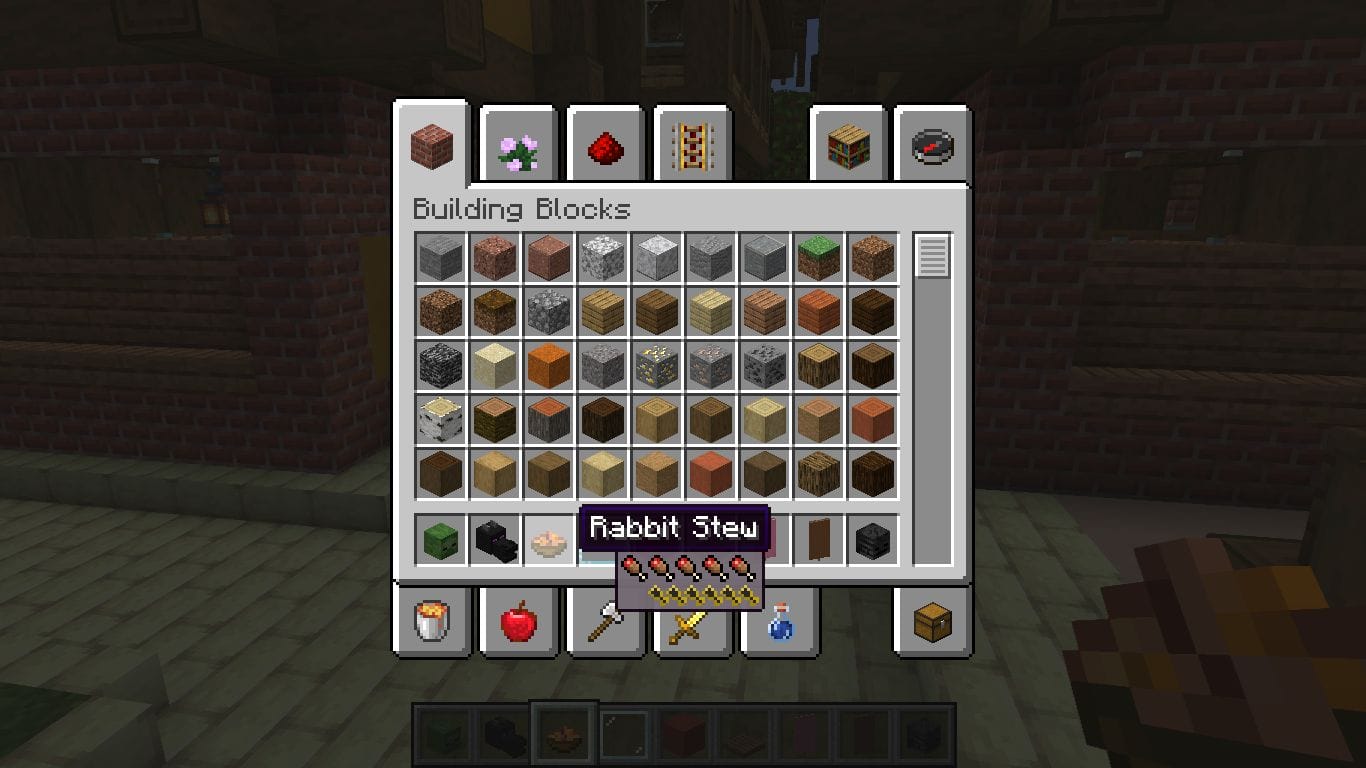Grab the brown banner item
This screenshot has width=1366, height=768.
point(819,538)
